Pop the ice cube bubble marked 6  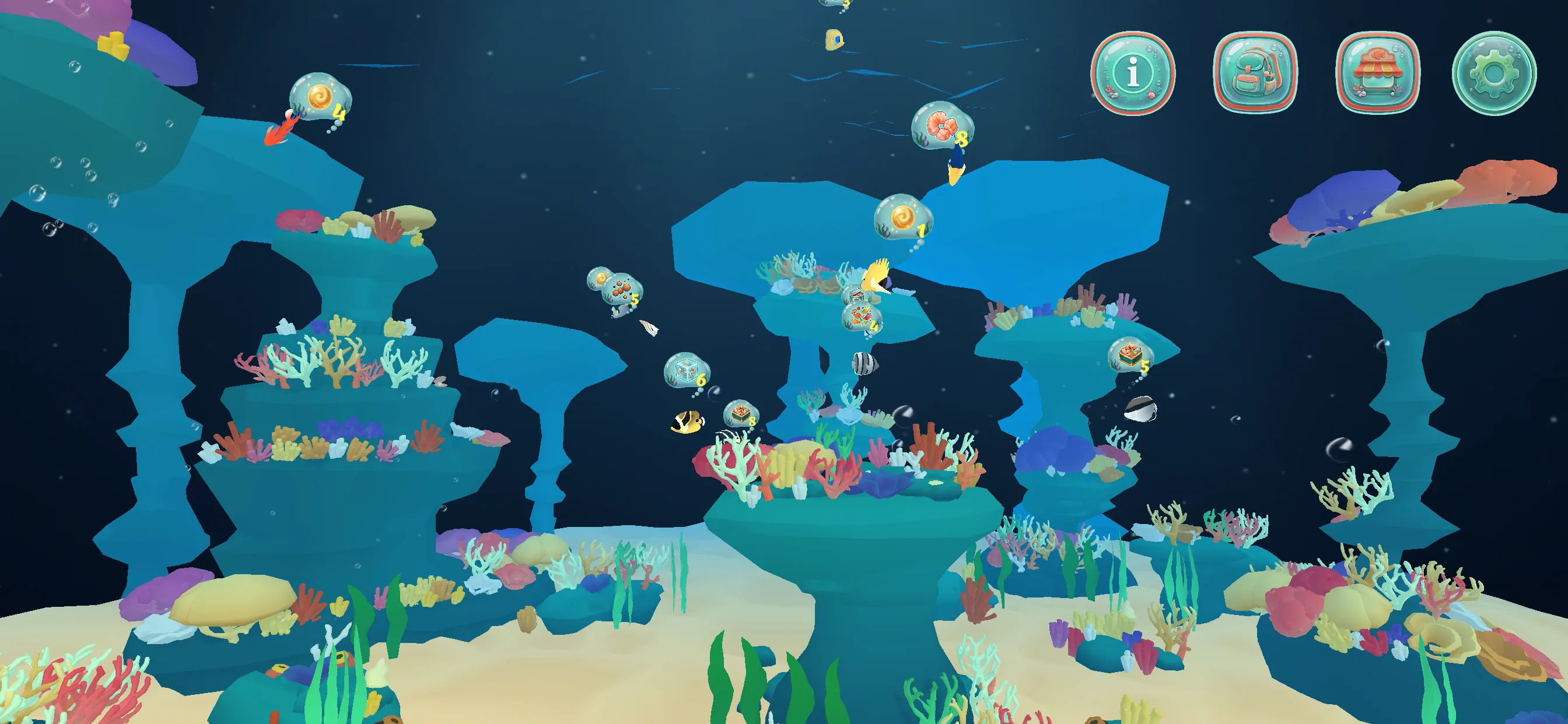pyautogui.click(x=686, y=370)
